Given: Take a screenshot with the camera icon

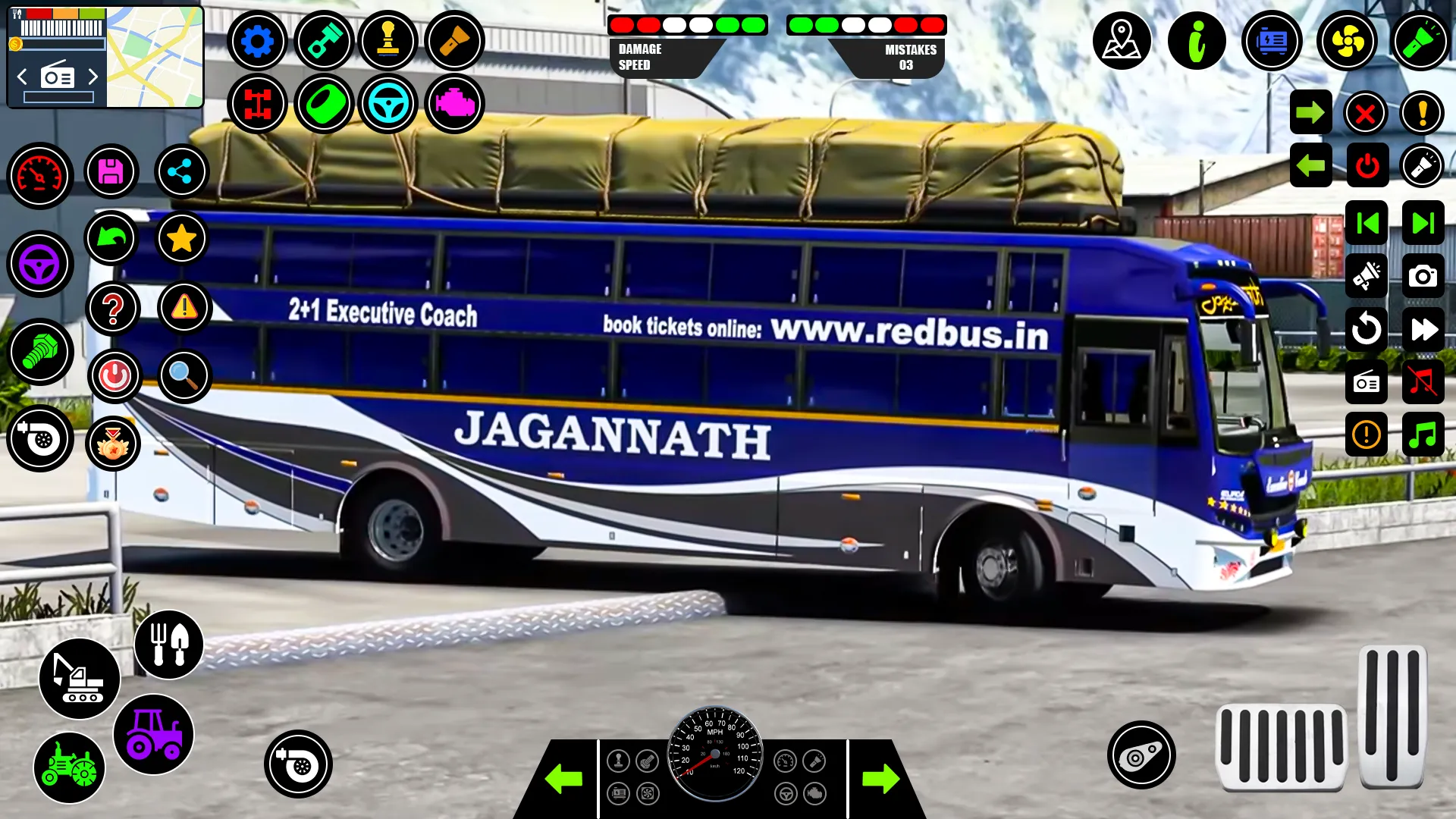Looking at the screenshot, I should pos(1423,276).
